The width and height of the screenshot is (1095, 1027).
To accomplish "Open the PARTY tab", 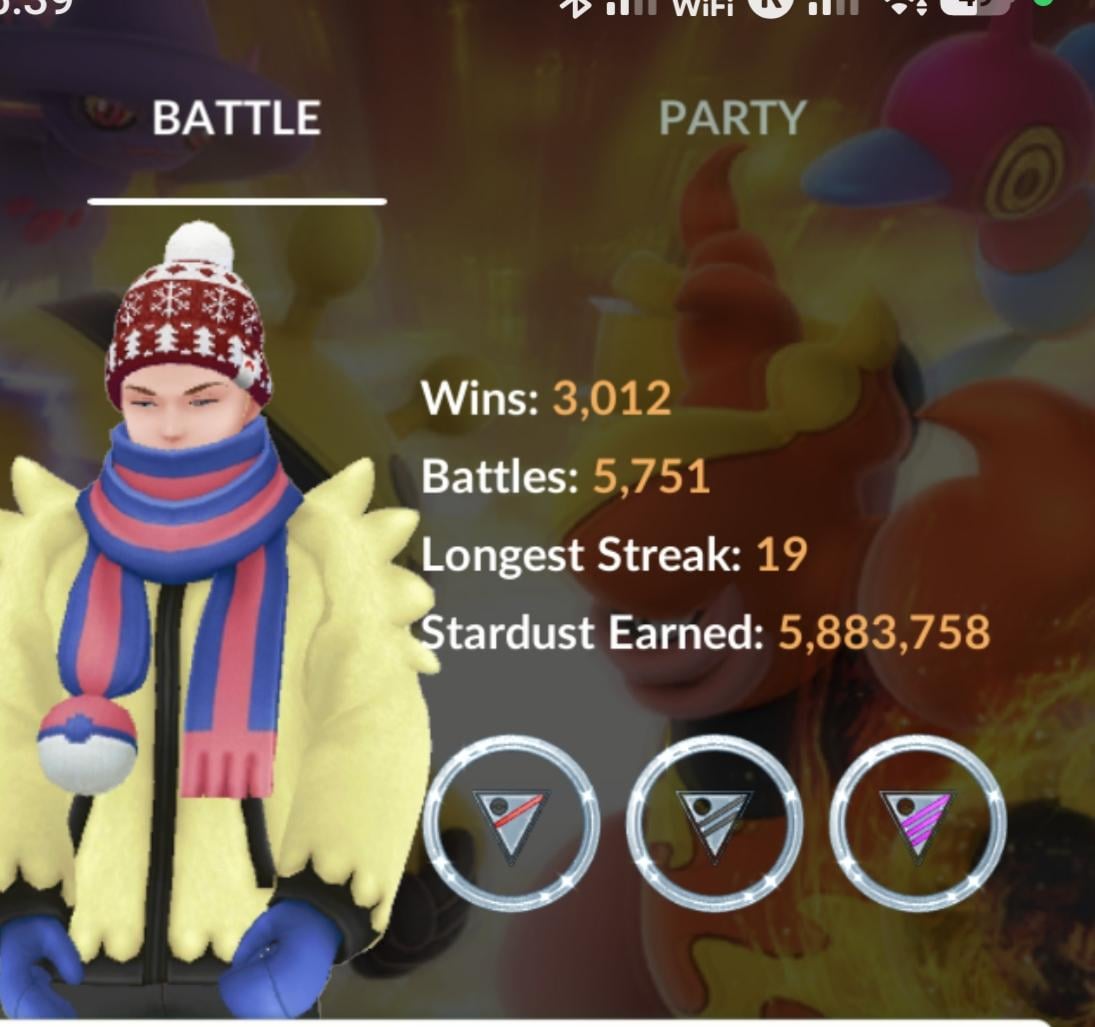I will pos(732,119).
